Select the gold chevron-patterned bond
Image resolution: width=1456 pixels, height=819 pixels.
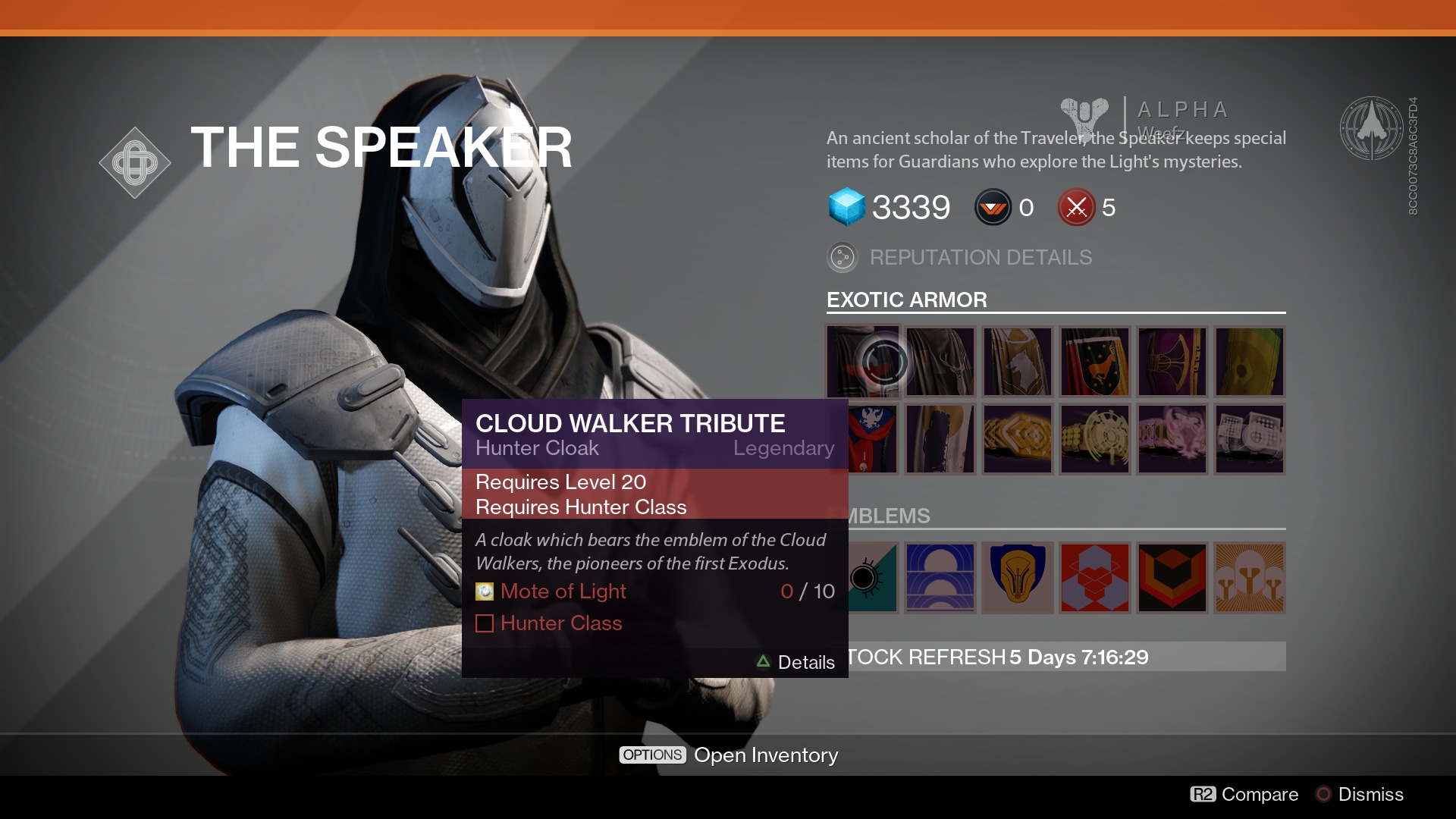(1018, 439)
